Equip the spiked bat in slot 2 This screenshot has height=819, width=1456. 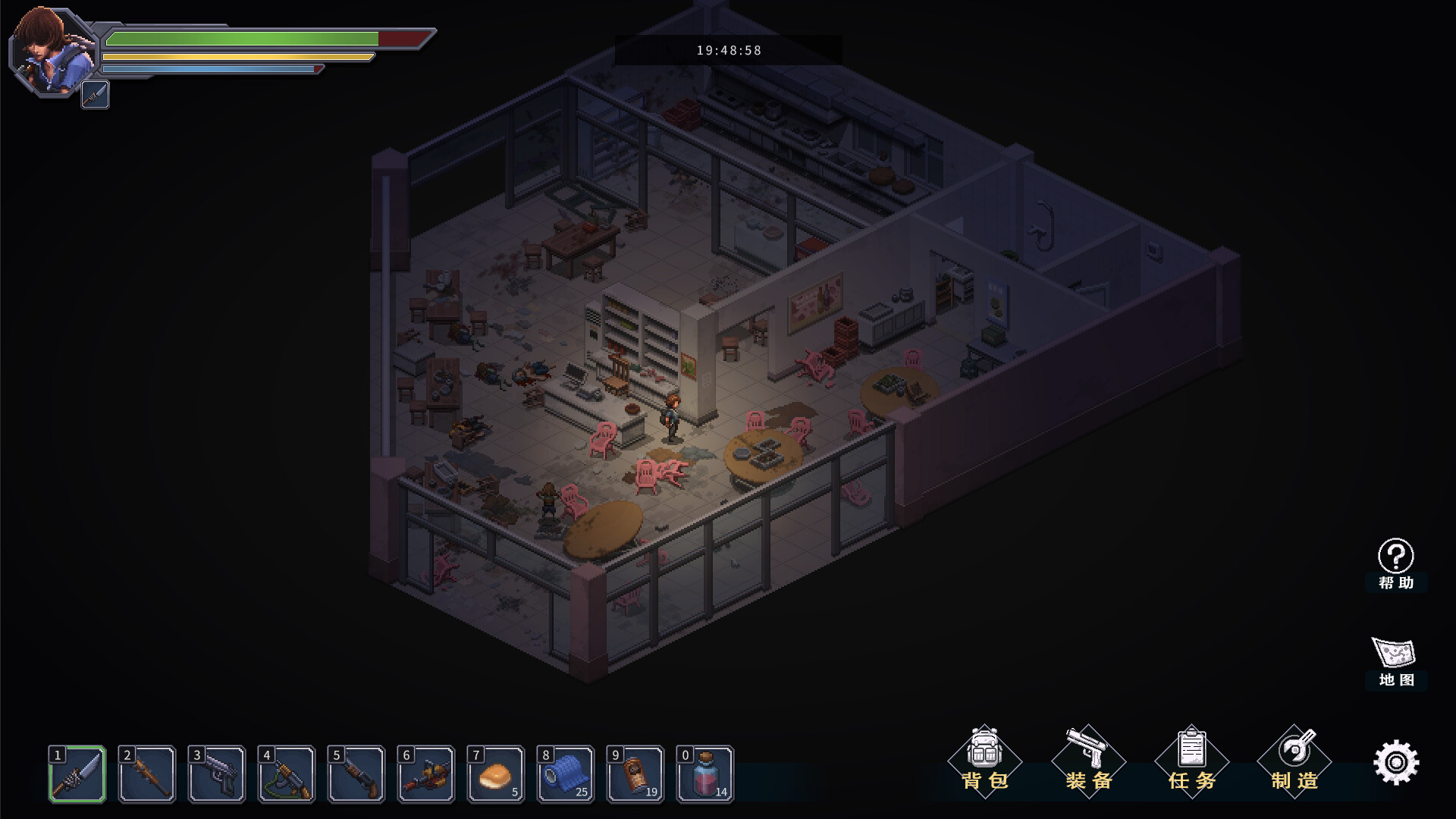coord(147,774)
